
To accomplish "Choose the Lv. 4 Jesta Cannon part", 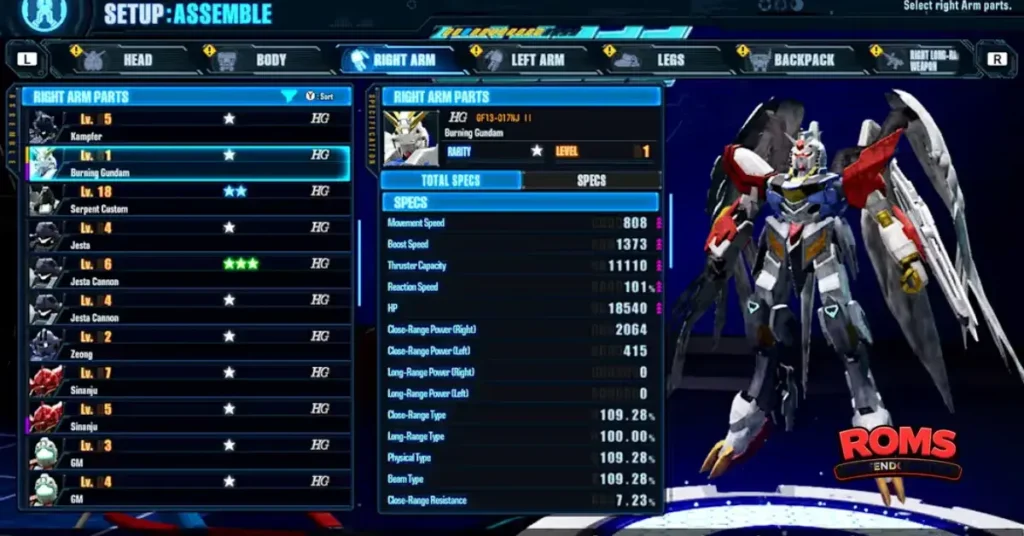I will [x=190, y=307].
